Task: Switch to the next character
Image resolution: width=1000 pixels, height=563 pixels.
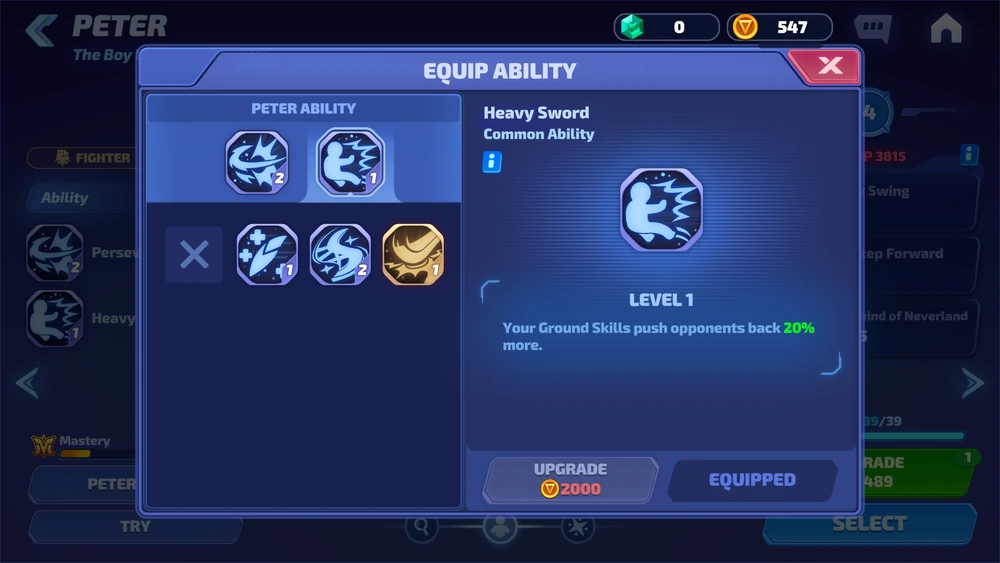Action: tap(972, 382)
